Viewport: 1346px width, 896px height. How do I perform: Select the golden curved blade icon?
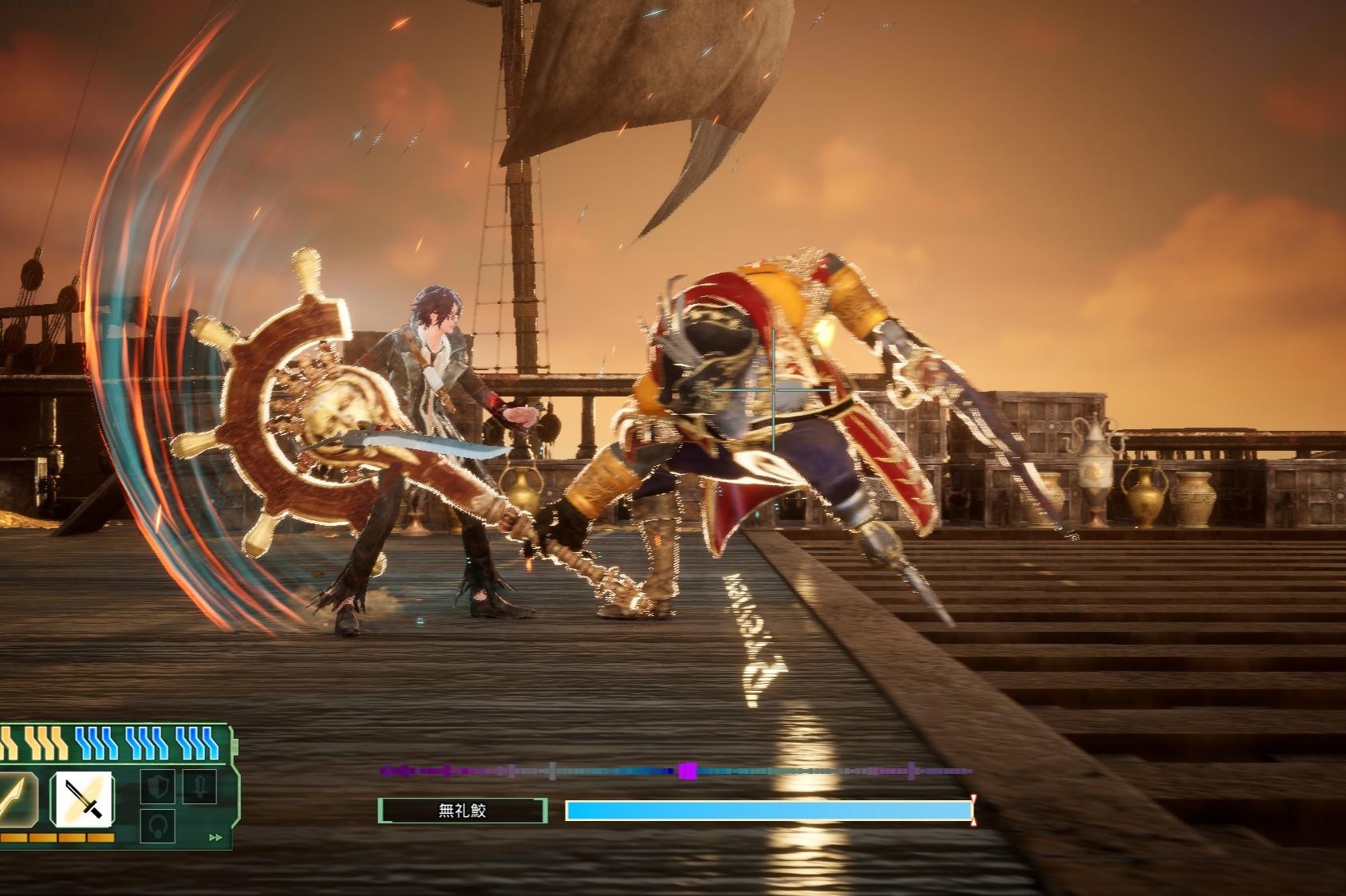14,798
